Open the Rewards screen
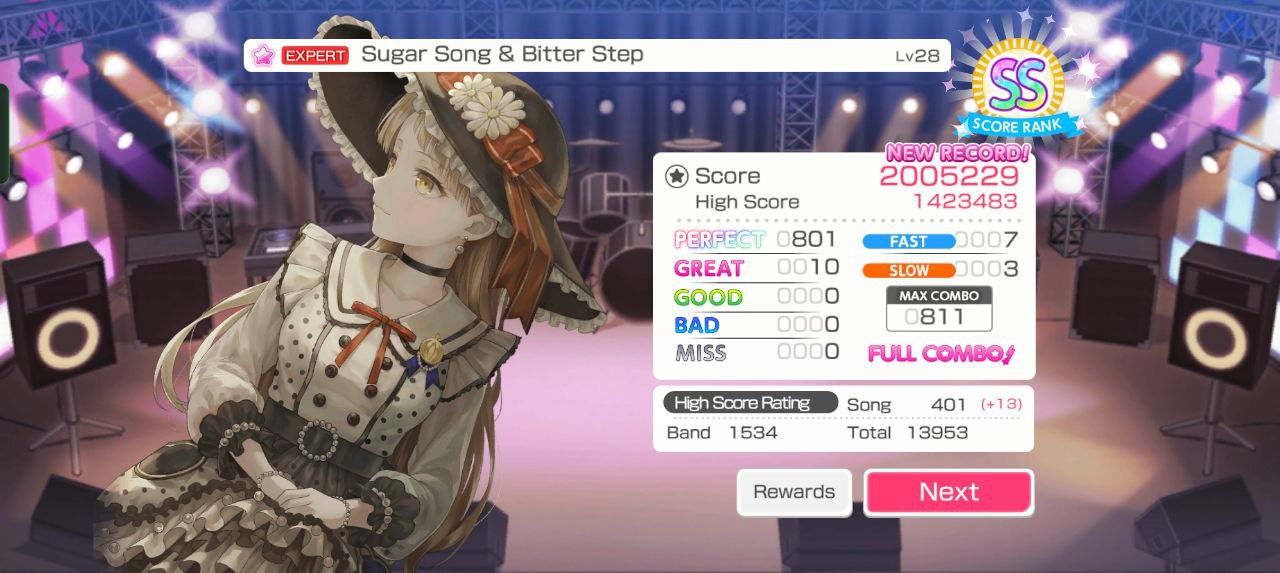Viewport: 1280px width, 573px height. point(794,492)
